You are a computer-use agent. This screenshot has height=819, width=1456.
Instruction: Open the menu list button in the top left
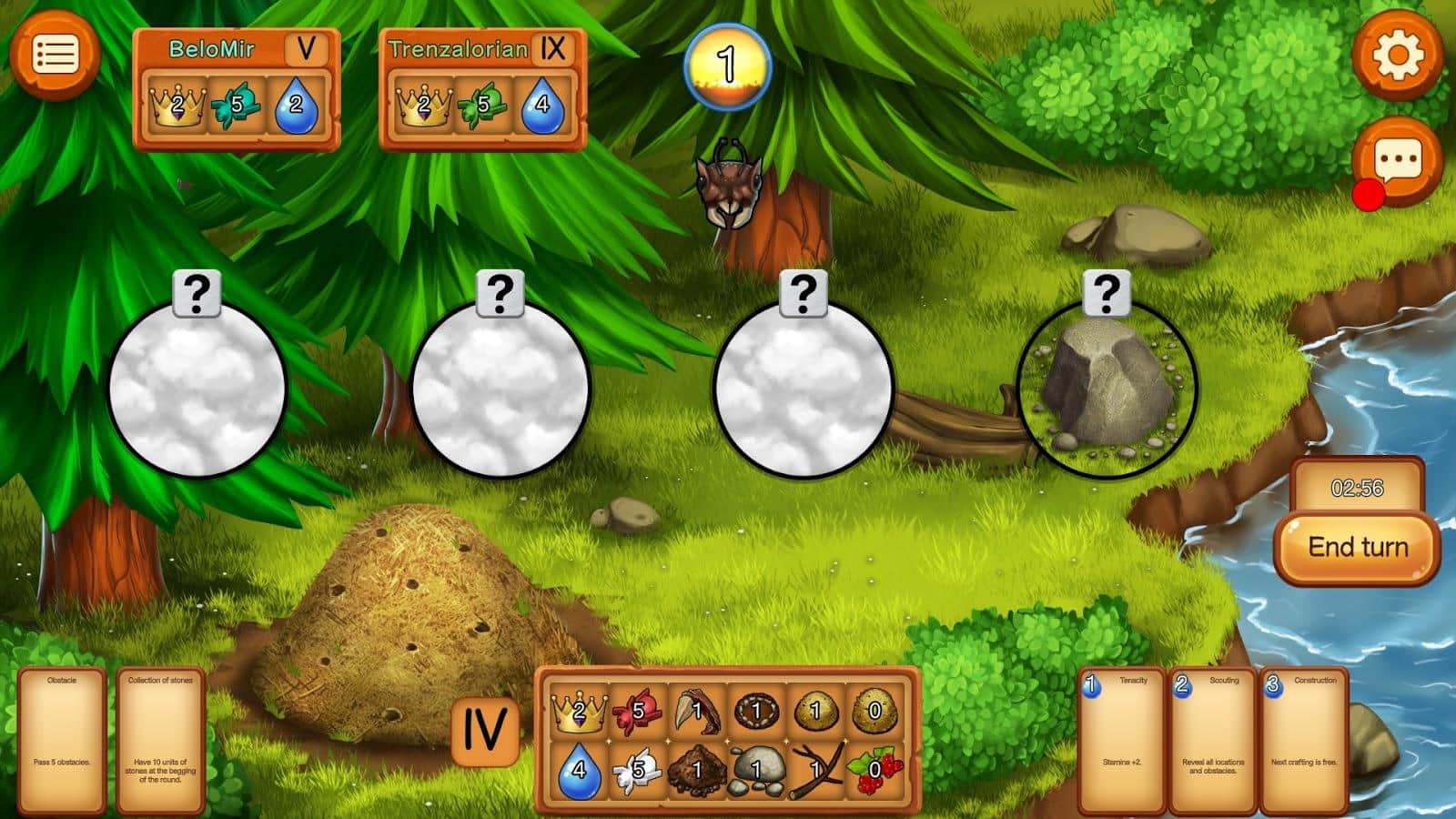coord(55,55)
